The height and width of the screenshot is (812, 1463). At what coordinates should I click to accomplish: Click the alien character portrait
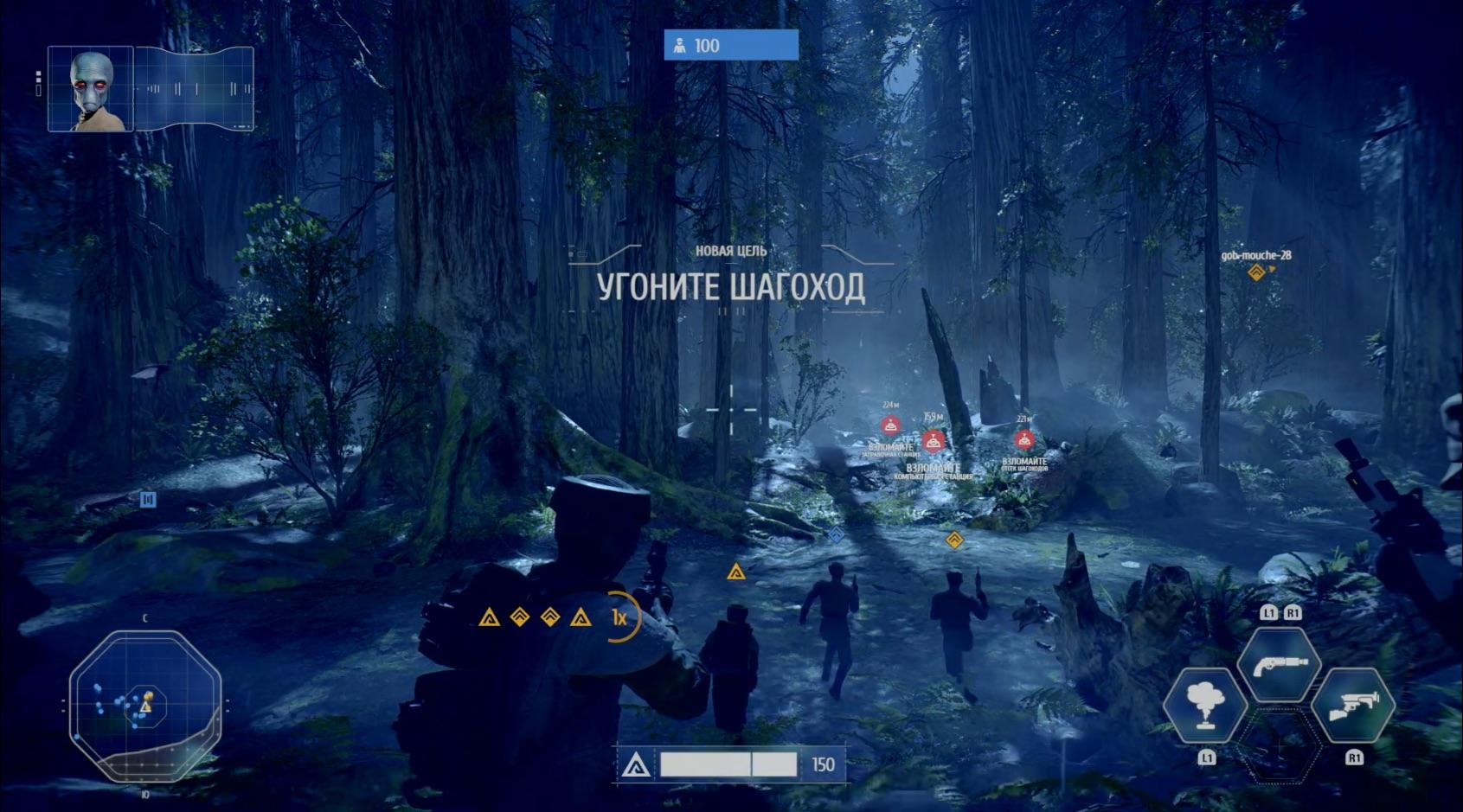pyautogui.click(x=91, y=89)
